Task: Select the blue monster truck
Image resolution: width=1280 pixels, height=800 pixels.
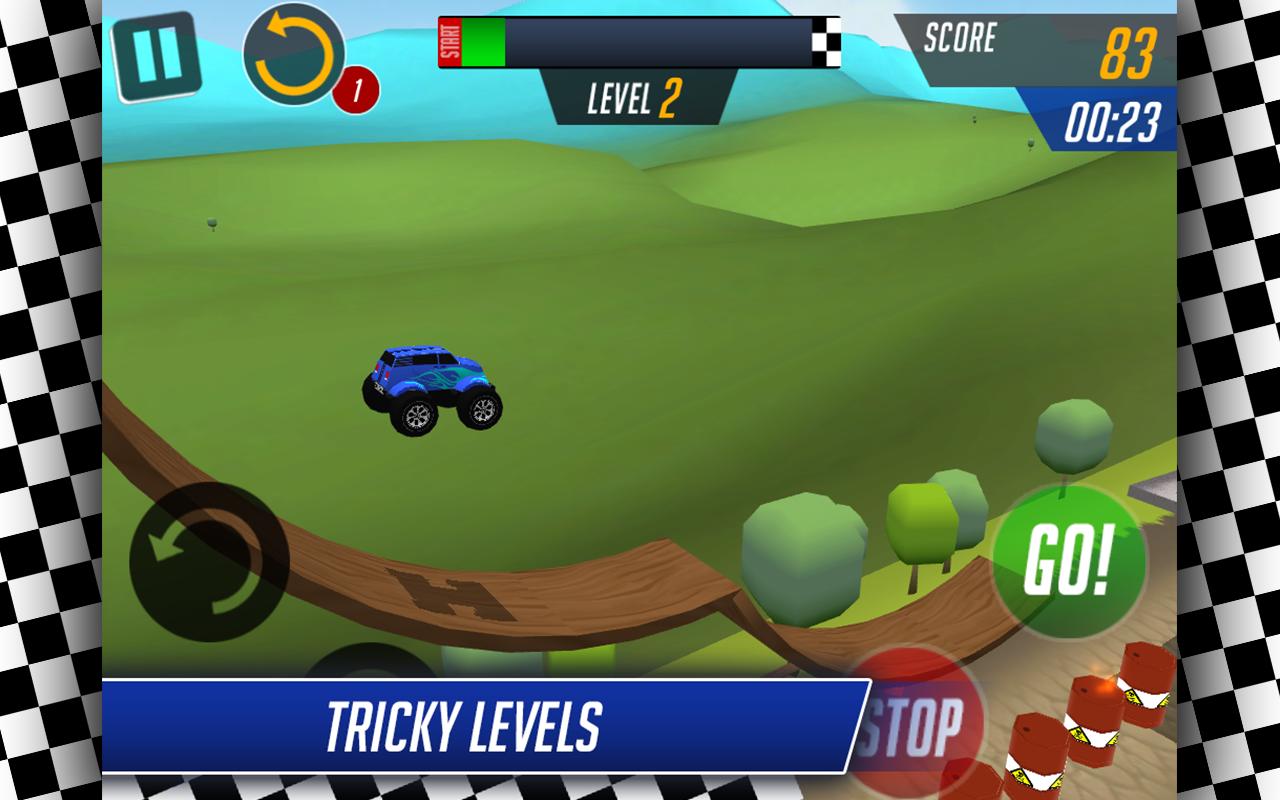Action: coord(430,385)
